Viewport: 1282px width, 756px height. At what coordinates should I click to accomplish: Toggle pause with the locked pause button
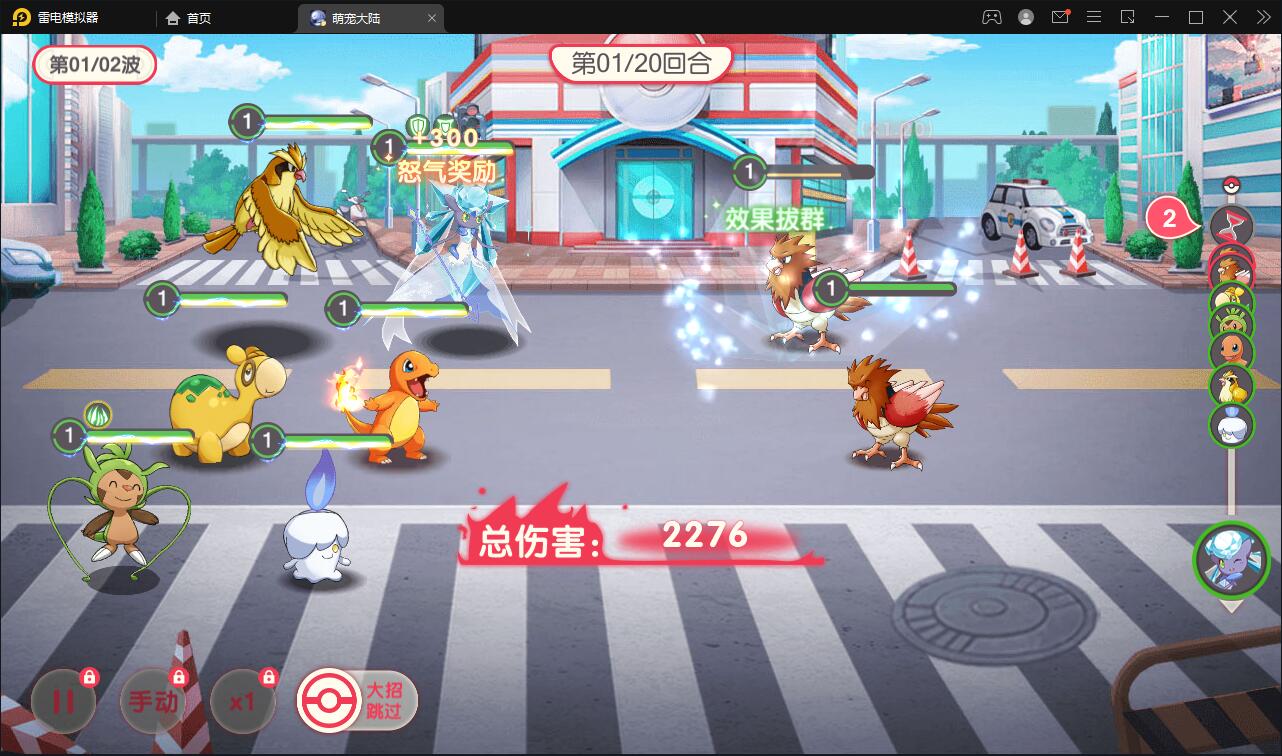tap(62, 700)
